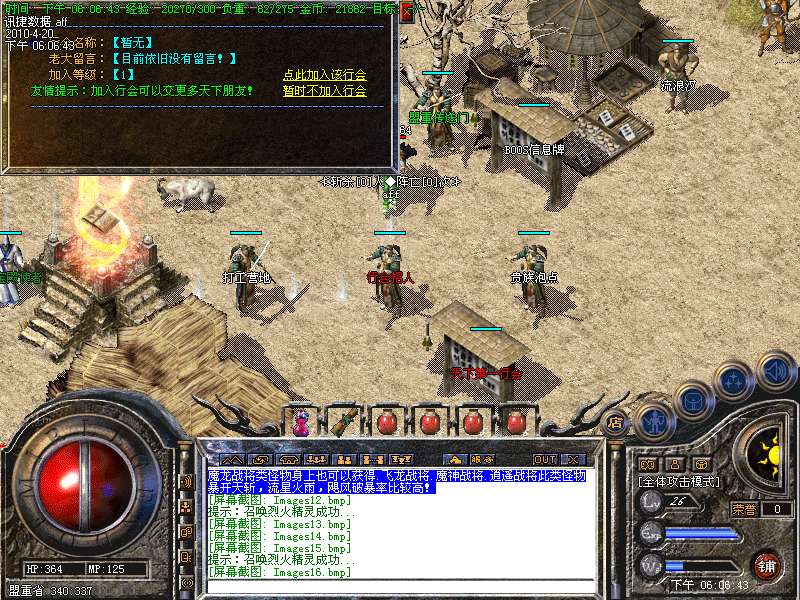Open the skills sparkle round button
The height and width of the screenshot is (600, 800).
point(734,380)
